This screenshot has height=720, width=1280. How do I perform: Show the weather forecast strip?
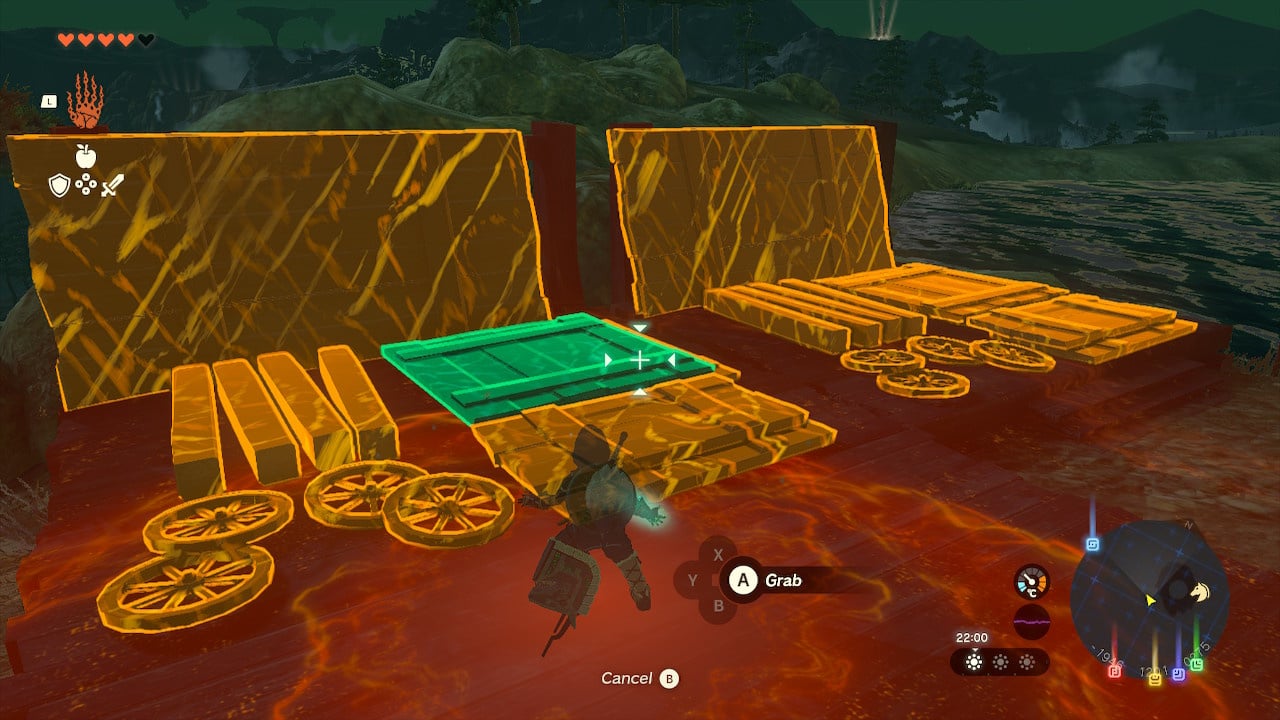pos(999,662)
